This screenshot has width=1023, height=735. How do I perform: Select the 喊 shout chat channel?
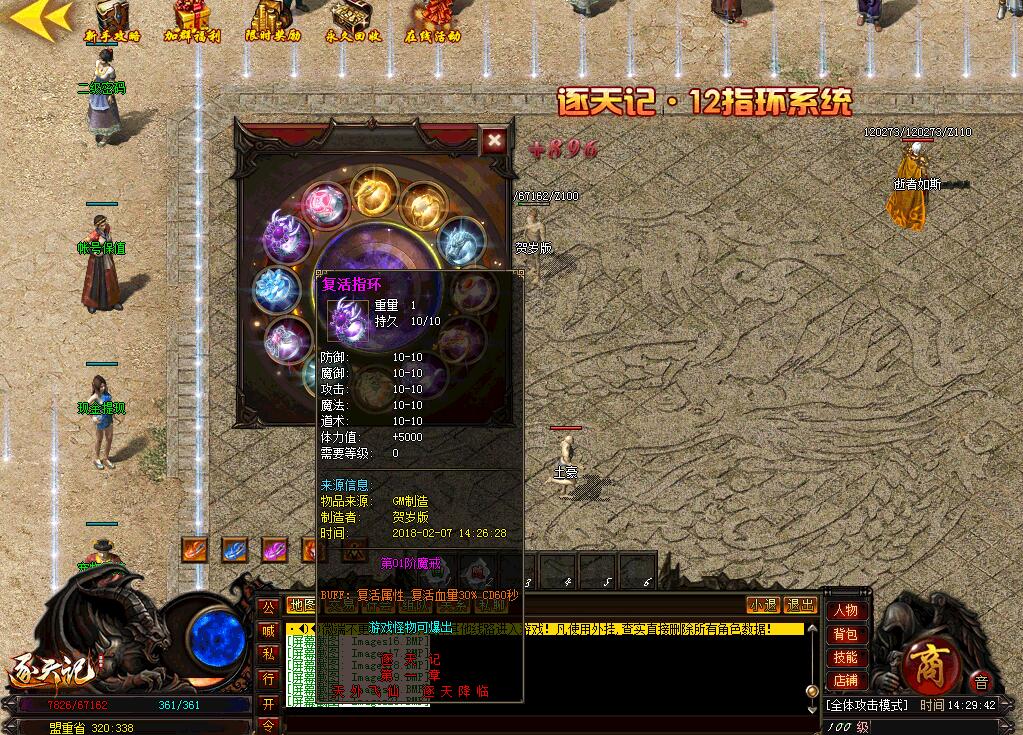[x=268, y=630]
